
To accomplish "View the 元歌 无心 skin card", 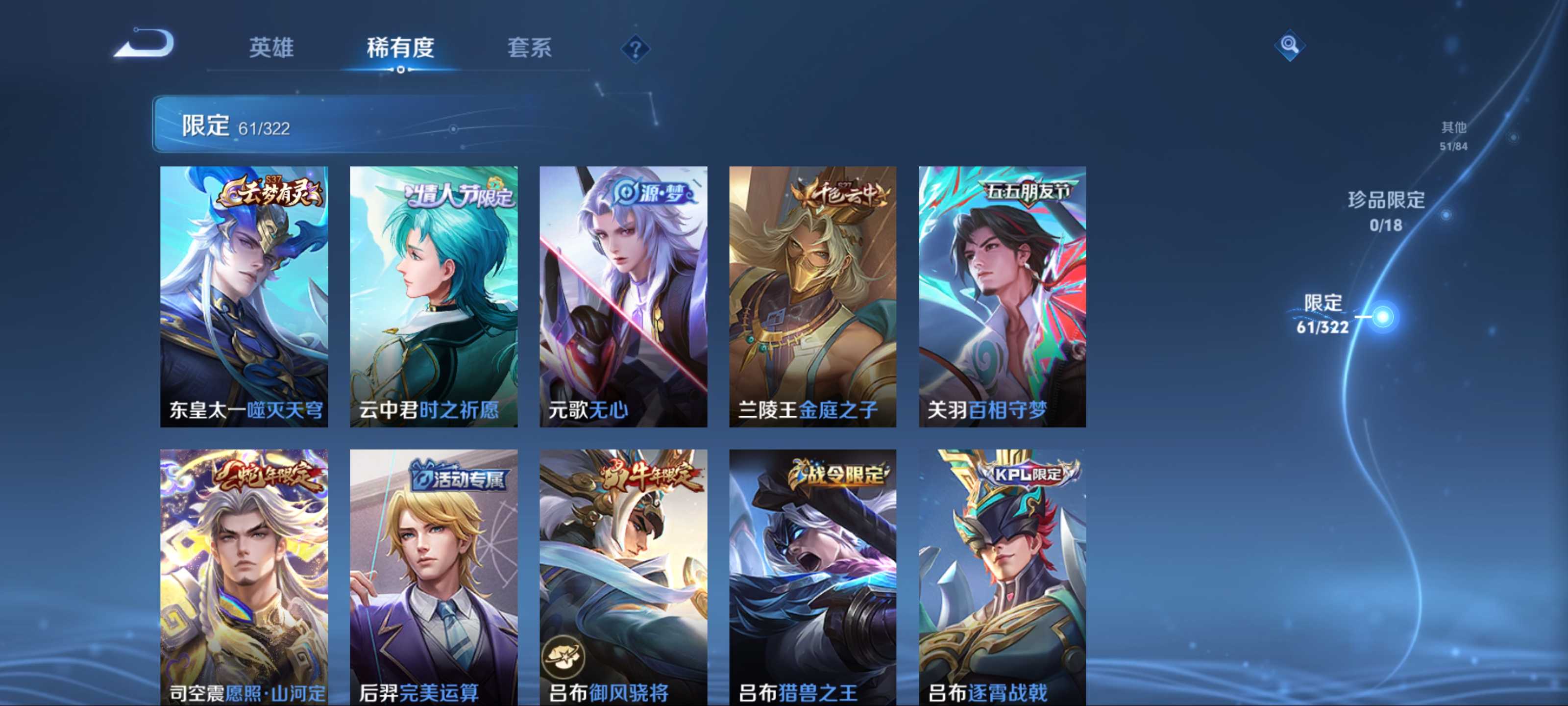I will click(623, 296).
